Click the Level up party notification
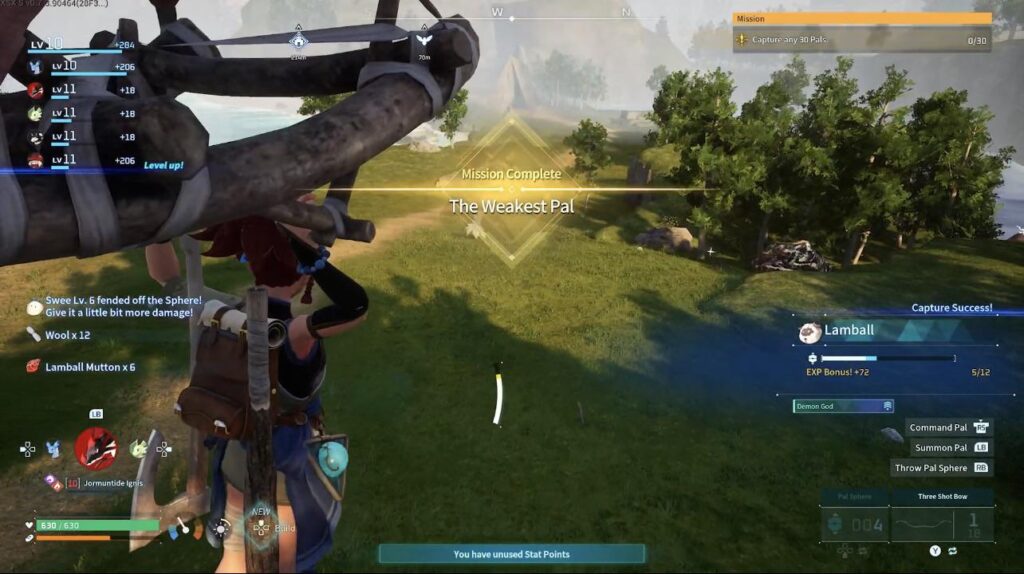The width and height of the screenshot is (1024, 574). 163,165
